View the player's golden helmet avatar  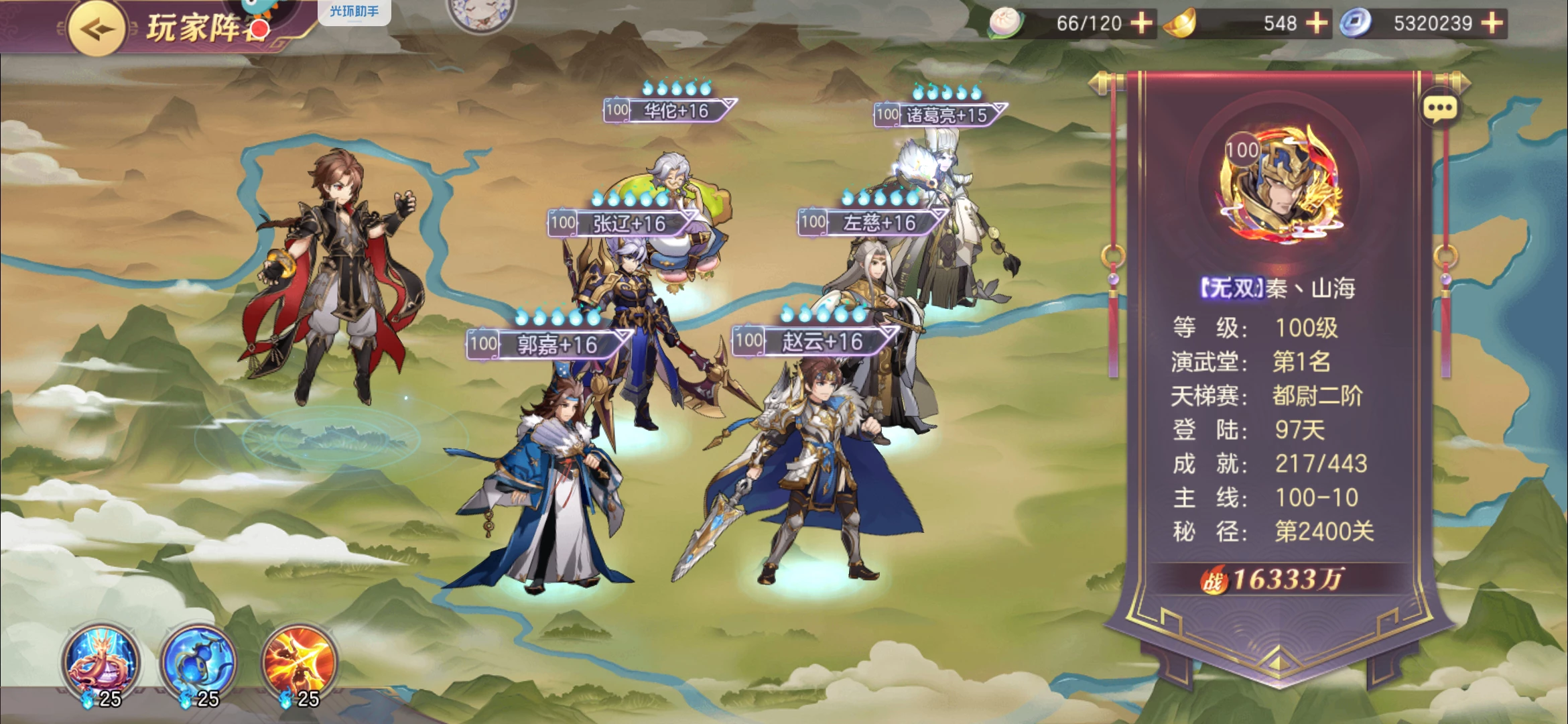[1280, 182]
